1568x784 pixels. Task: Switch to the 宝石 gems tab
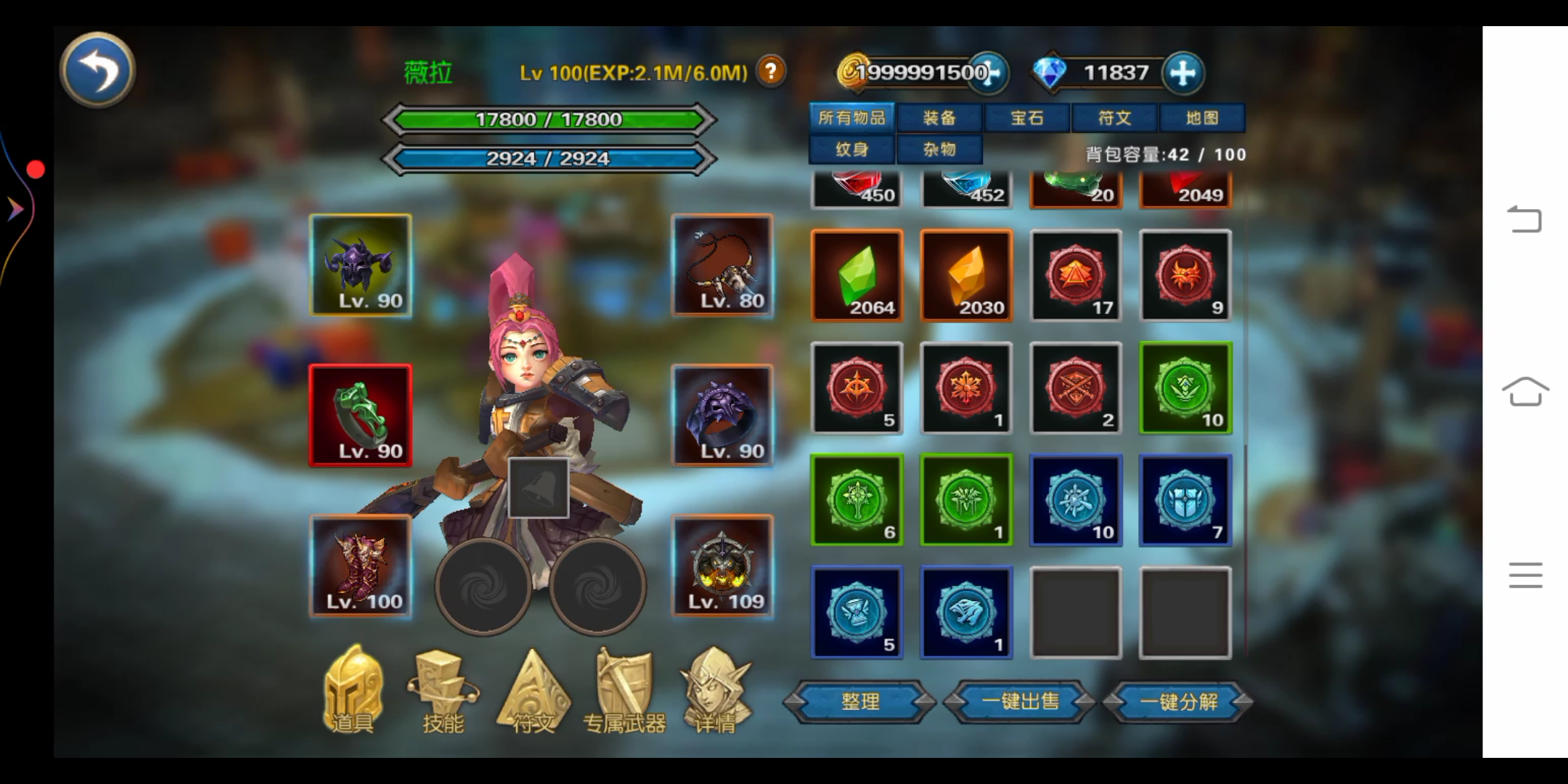(x=1026, y=118)
